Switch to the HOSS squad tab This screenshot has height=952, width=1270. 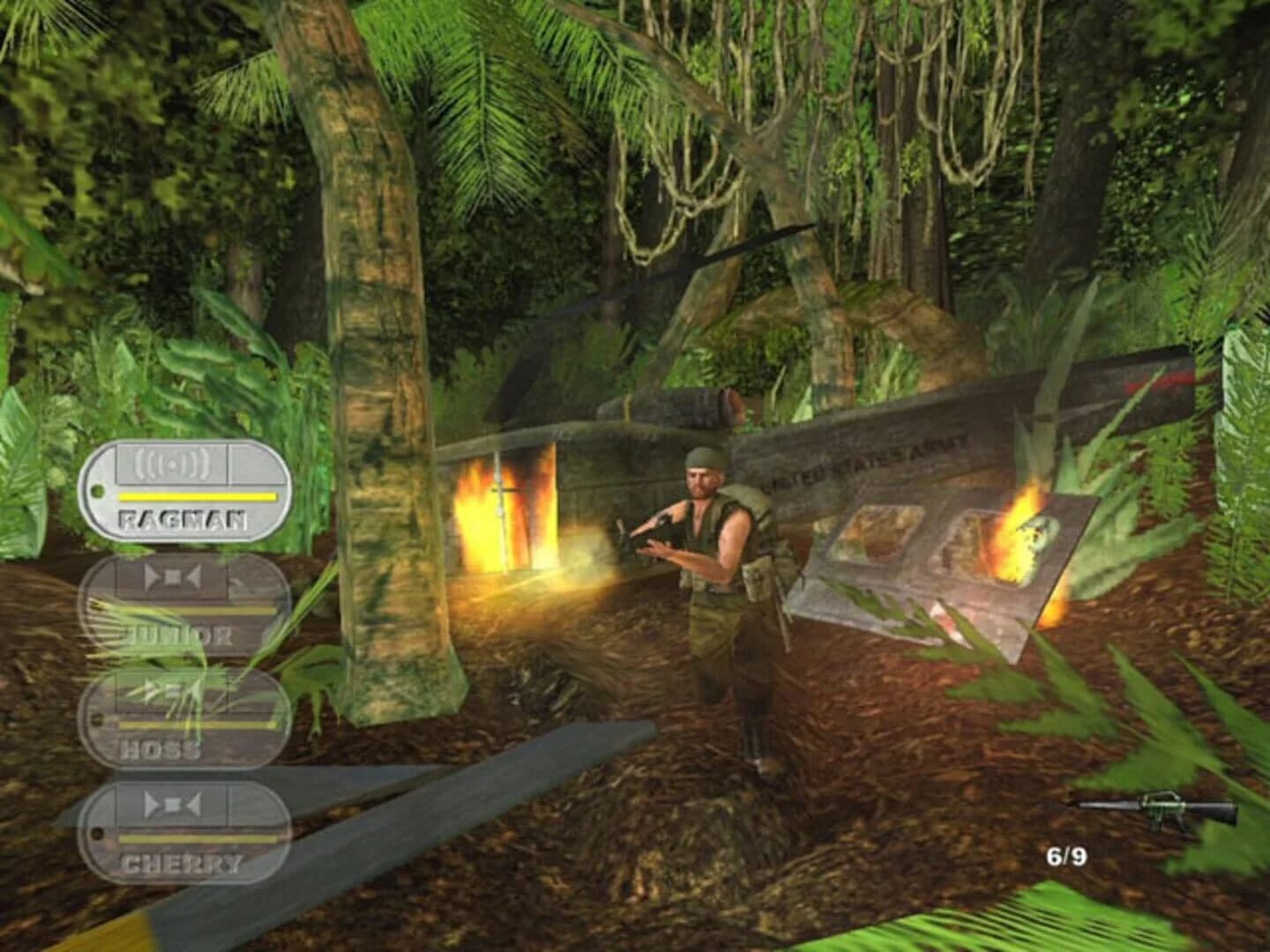[x=185, y=716]
